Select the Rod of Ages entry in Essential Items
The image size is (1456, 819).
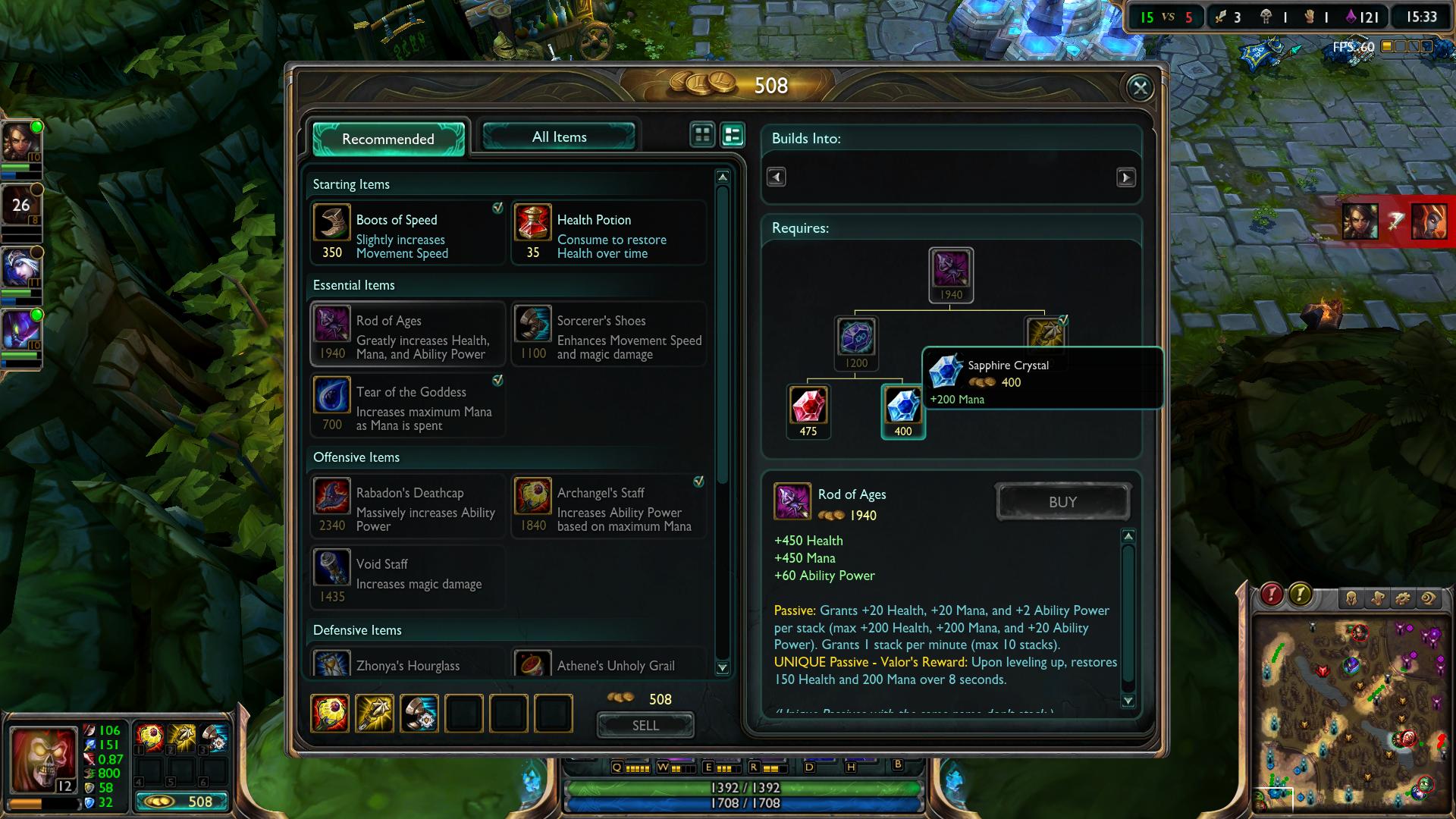(x=407, y=334)
